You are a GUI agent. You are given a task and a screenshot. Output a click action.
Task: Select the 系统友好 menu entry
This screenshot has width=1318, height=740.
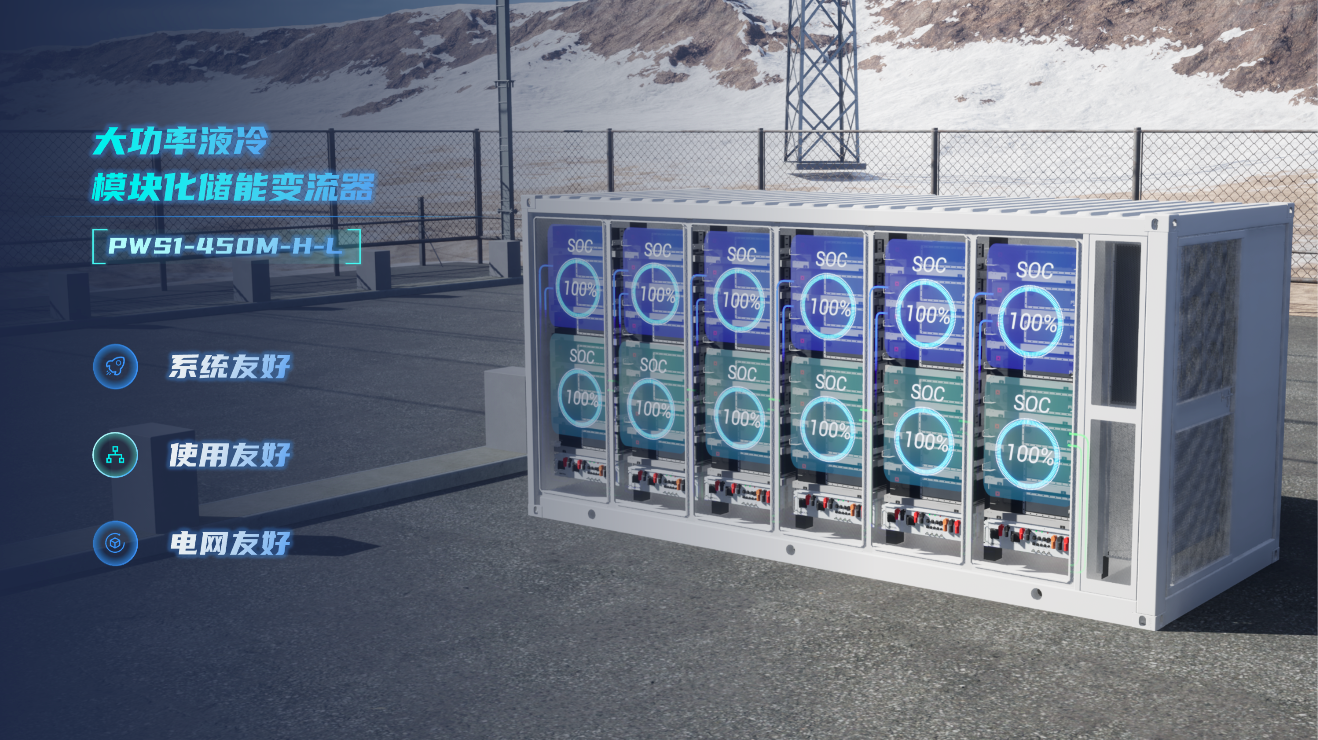229,367
